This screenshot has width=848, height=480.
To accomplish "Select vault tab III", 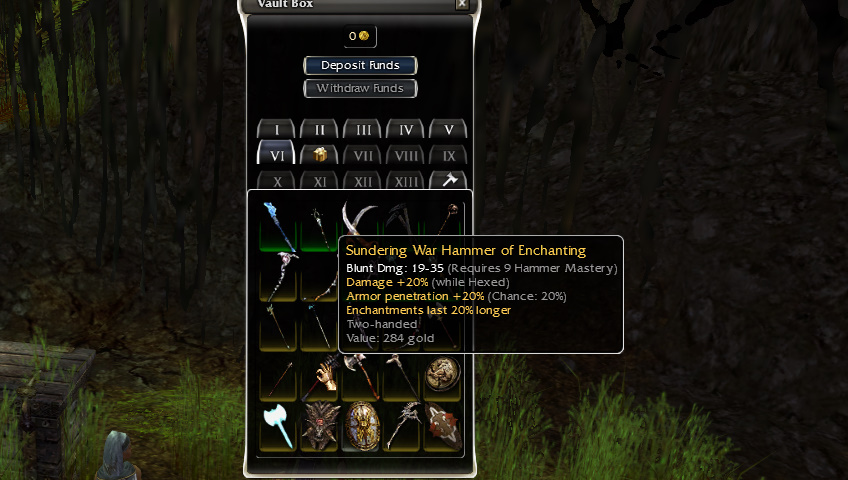I will 362,130.
